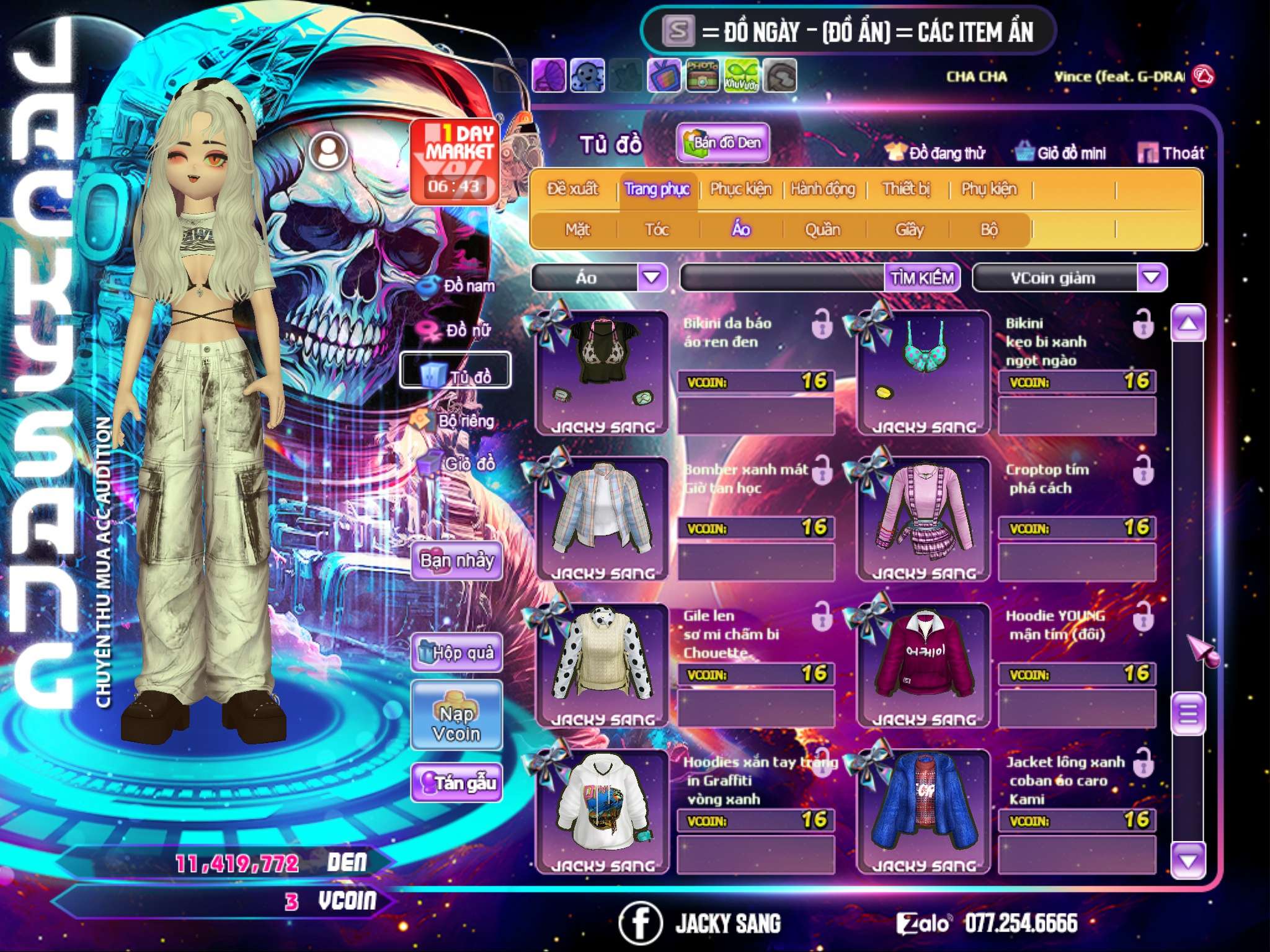Choose the Giày subcategory
The height and width of the screenshot is (952, 1270).
(909, 230)
